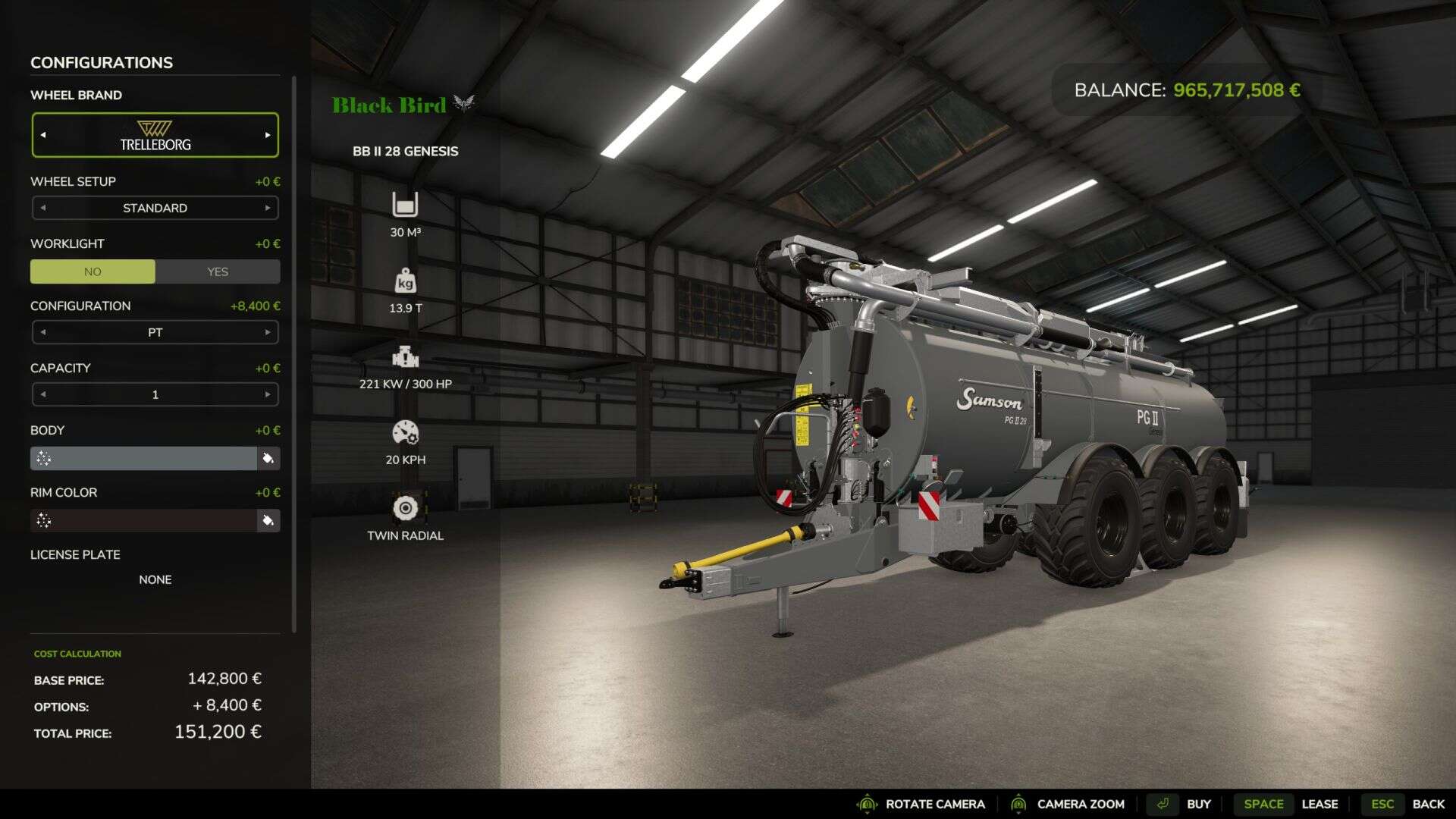Select next wheel brand after Trelleborg
The image size is (1456, 819).
coord(267,135)
